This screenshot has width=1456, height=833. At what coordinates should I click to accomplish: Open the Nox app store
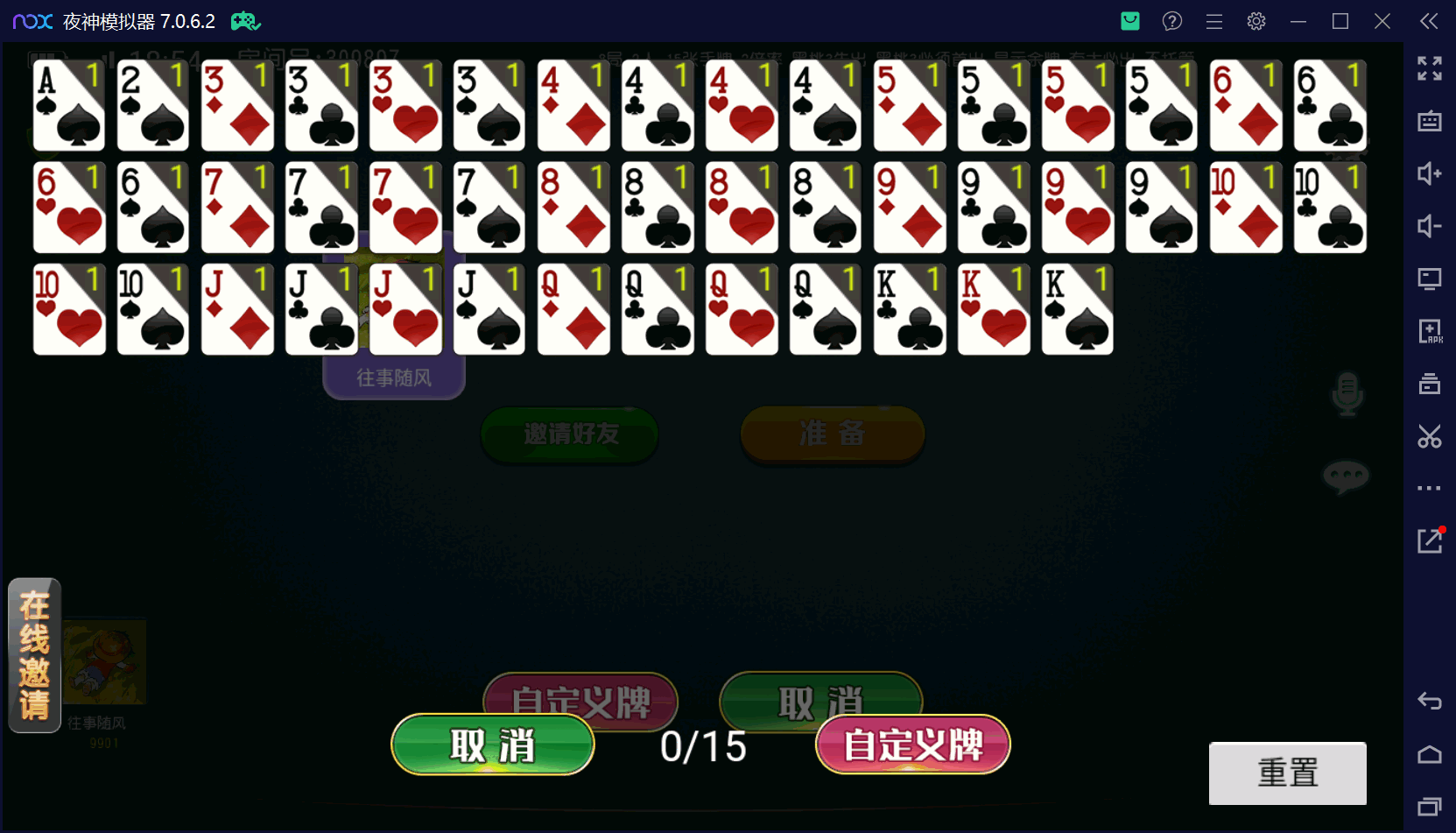pyautogui.click(x=1129, y=21)
